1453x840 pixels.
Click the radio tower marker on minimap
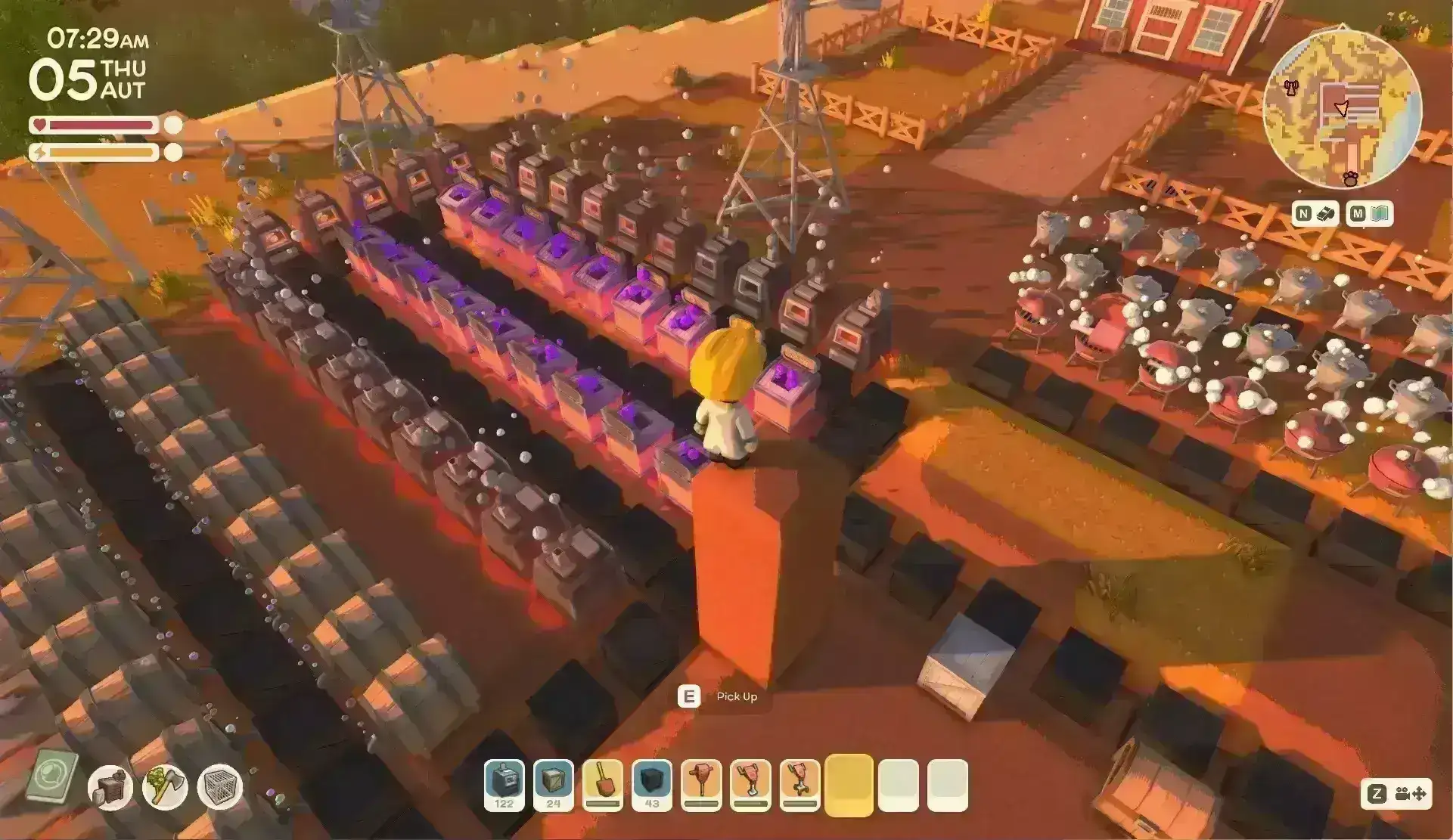pos(1290,88)
